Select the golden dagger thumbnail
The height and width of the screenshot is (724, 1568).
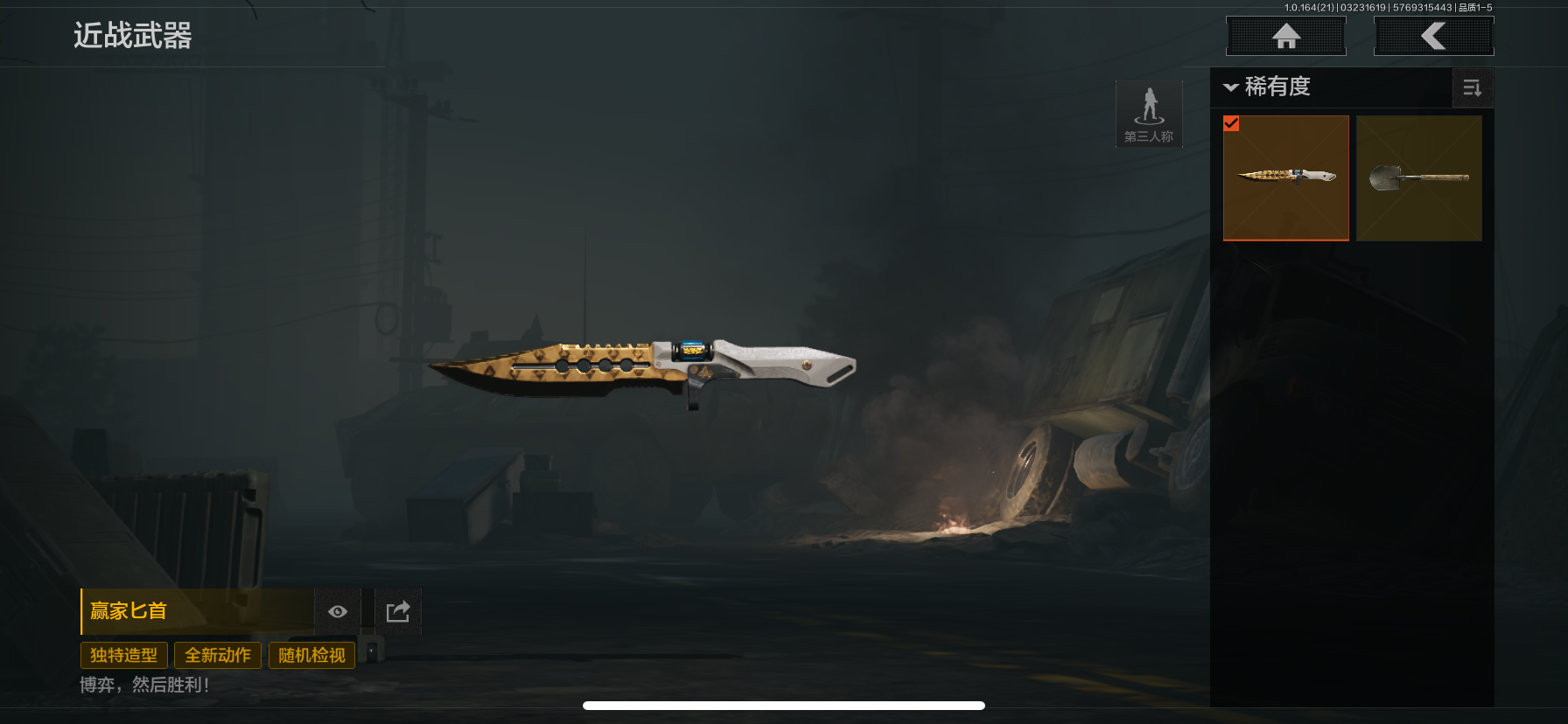pyautogui.click(x=1285, y=178)
